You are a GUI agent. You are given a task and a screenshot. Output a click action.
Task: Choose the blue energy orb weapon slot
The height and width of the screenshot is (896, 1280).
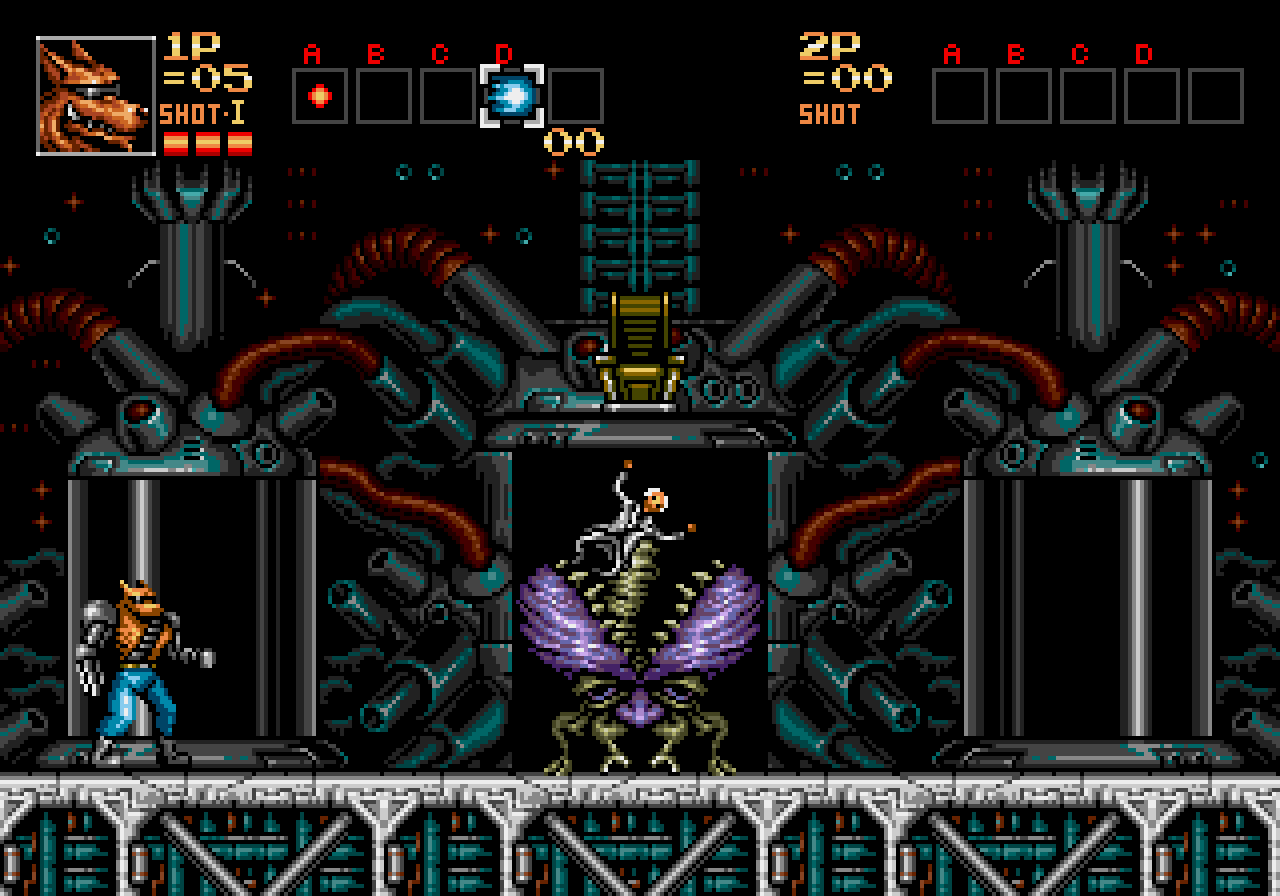click(x=512, y=96)
